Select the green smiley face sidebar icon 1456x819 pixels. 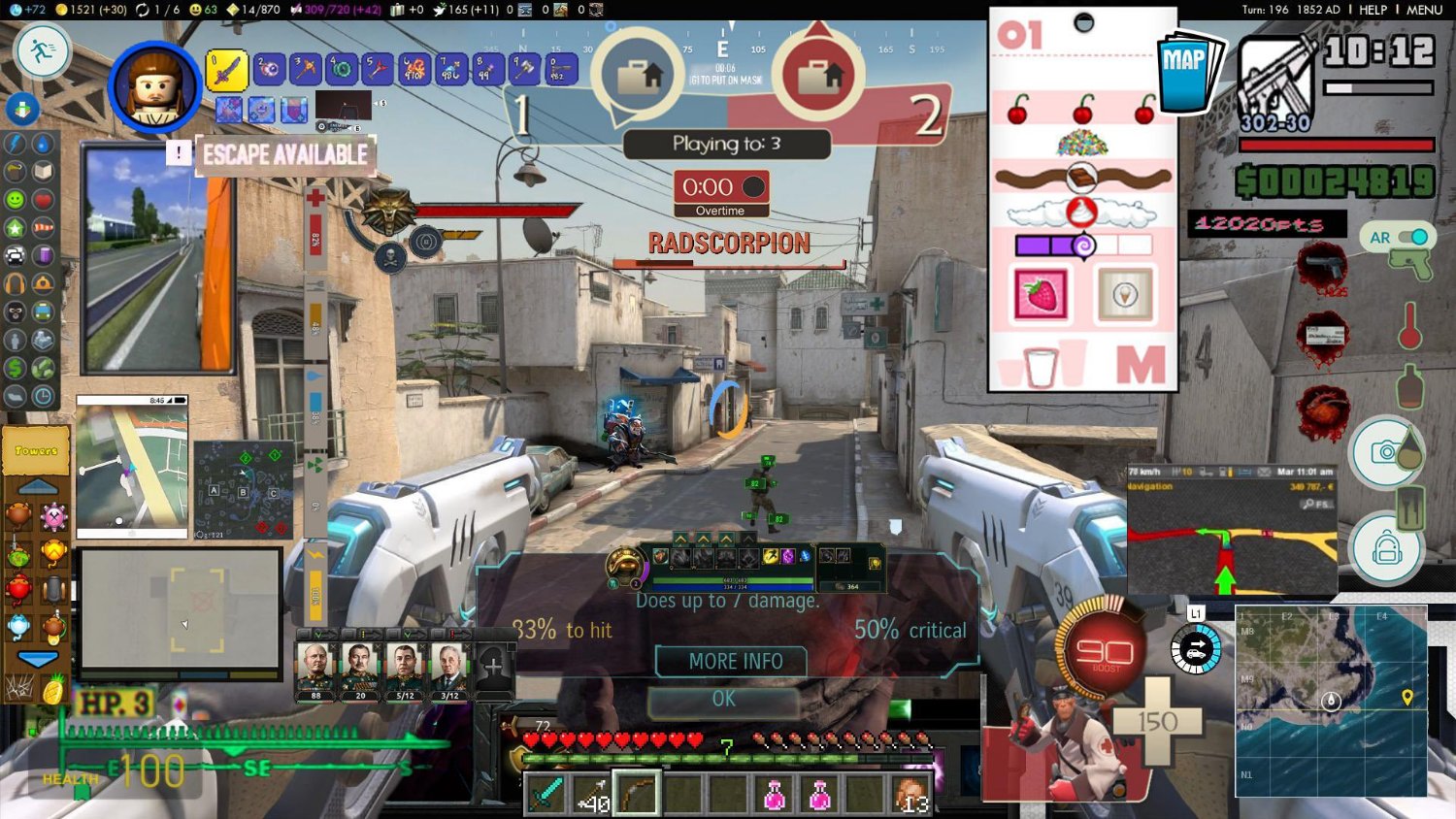[15, 200]
